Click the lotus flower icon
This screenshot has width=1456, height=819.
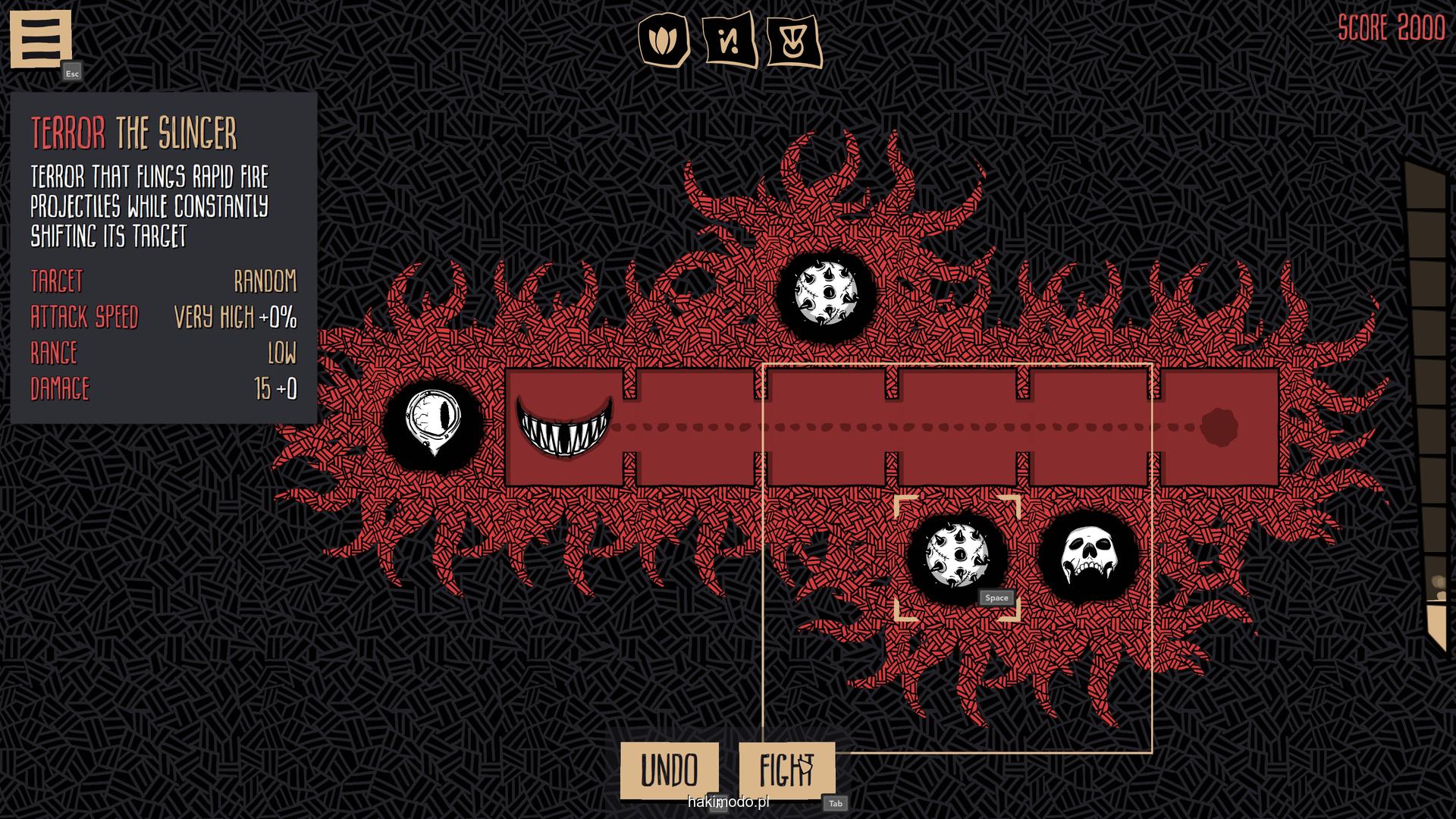pos(664,39)
